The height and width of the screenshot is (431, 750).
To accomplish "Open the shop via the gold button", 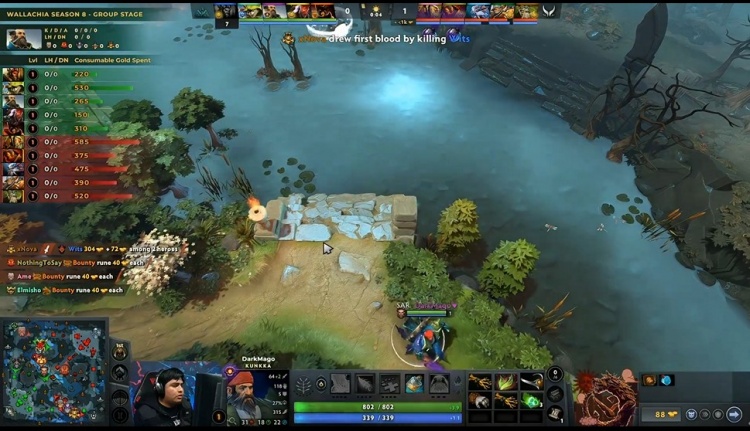I will 661,413.
